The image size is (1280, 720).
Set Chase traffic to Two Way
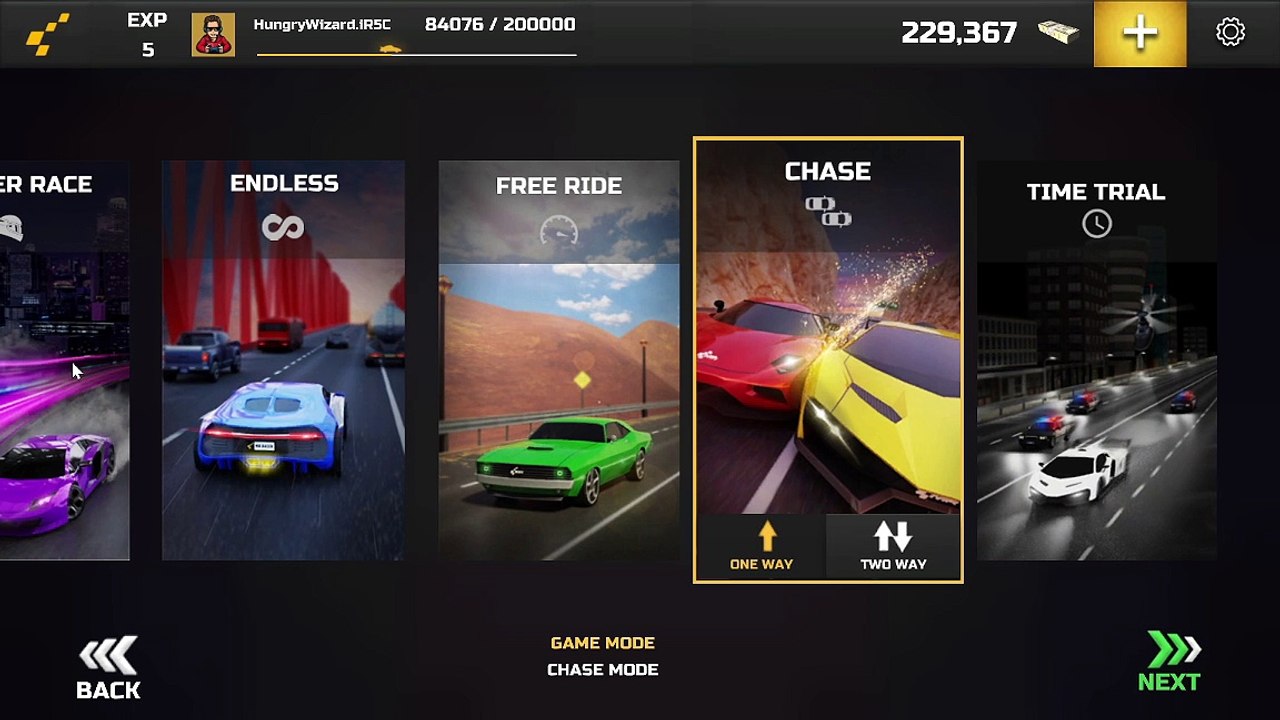click(893, 548)
